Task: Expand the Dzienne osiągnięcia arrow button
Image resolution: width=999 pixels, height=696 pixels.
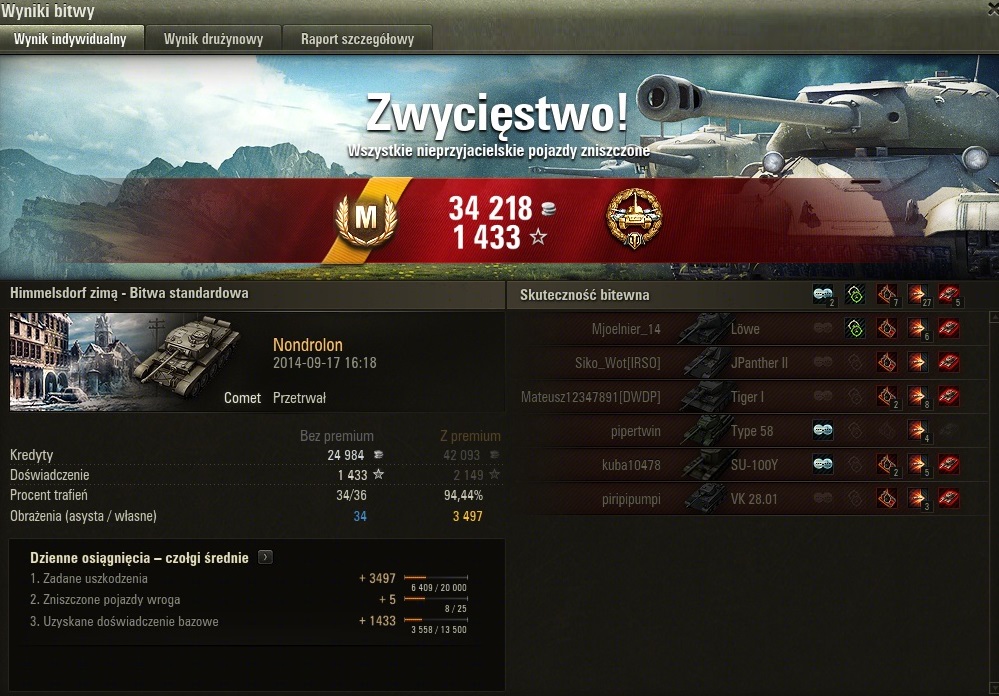Action: 265,558
